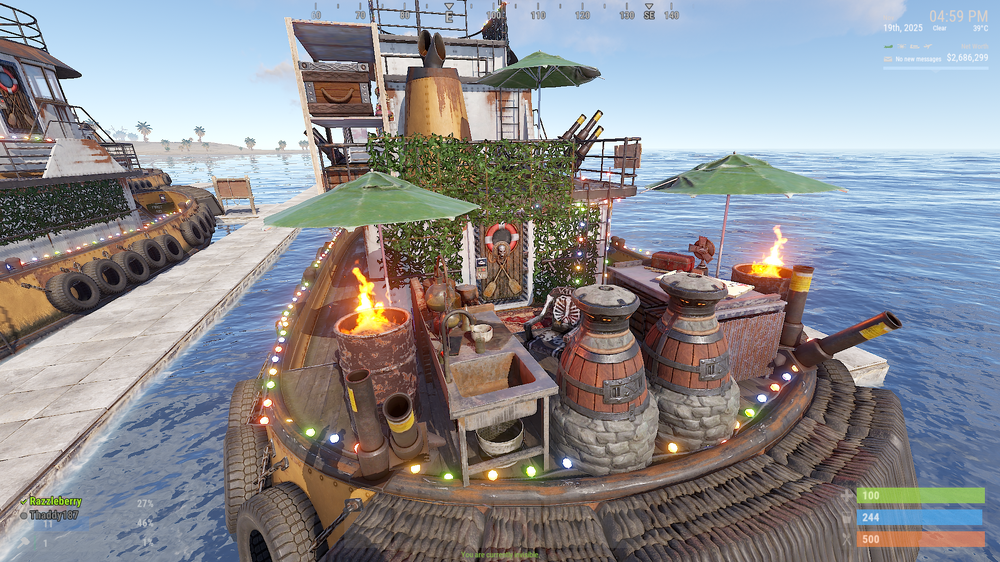This screenshot has width=1000, height=562.
Task: Open the No new messages envelope
Action: [888, 59]
